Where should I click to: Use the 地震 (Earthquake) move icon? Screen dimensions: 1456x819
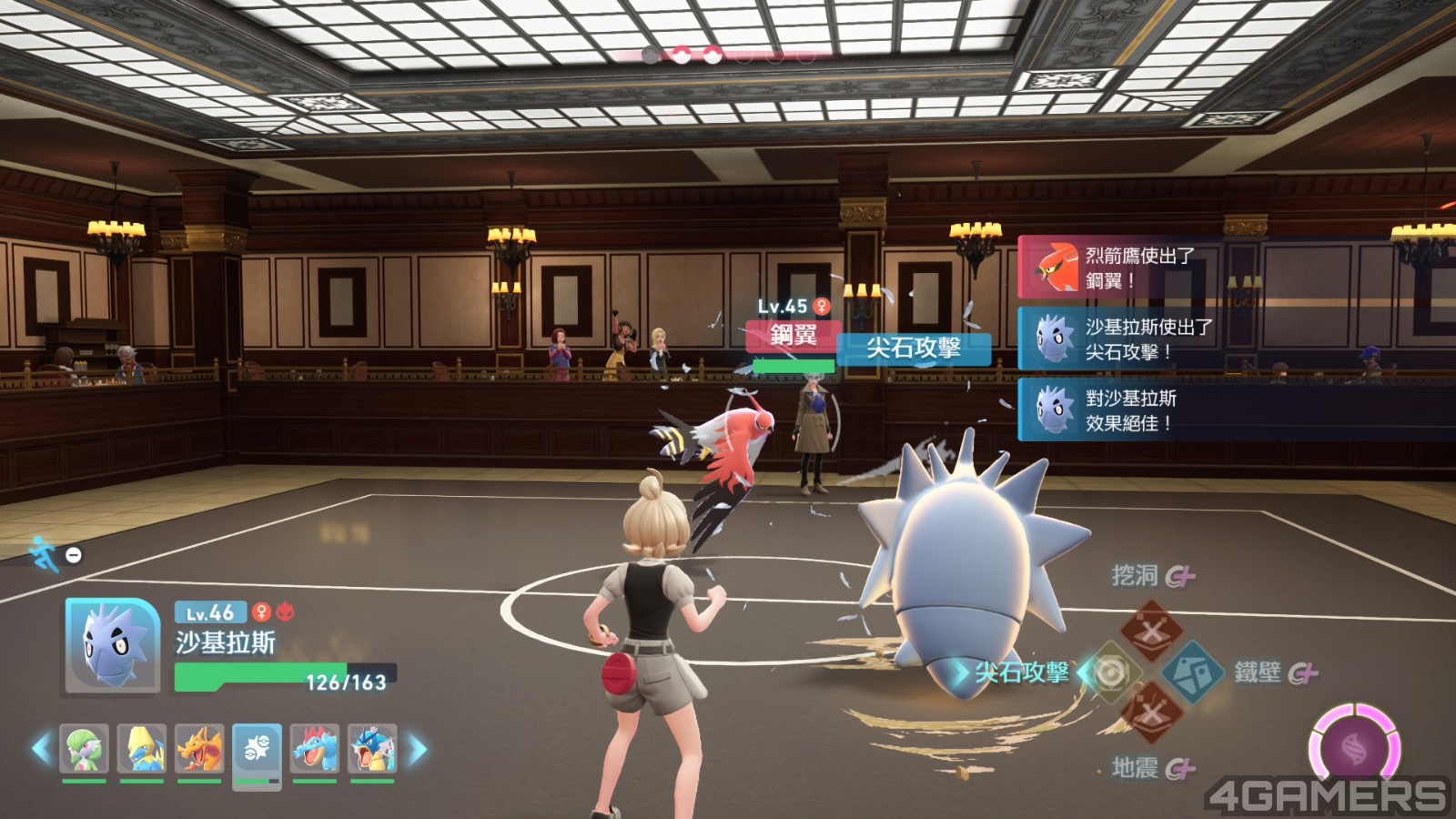pos(1151,714)
